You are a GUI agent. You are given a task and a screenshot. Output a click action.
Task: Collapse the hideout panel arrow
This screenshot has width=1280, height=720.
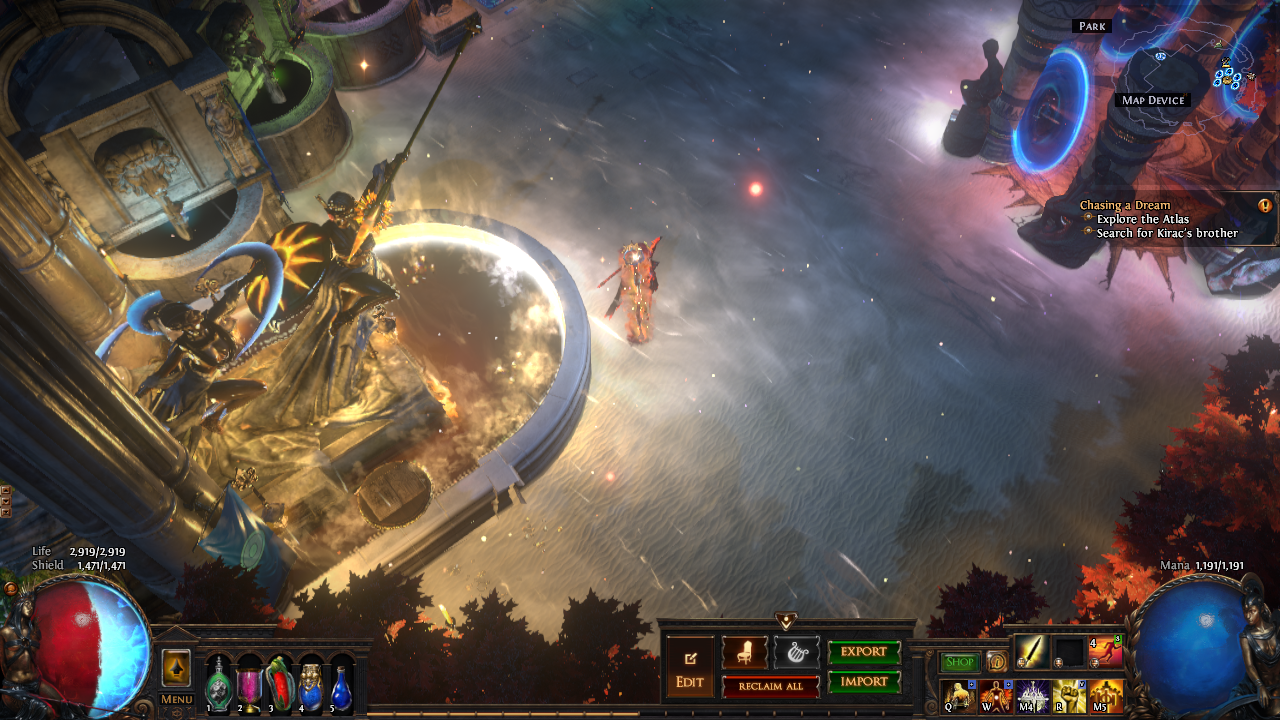click(786, 621)
